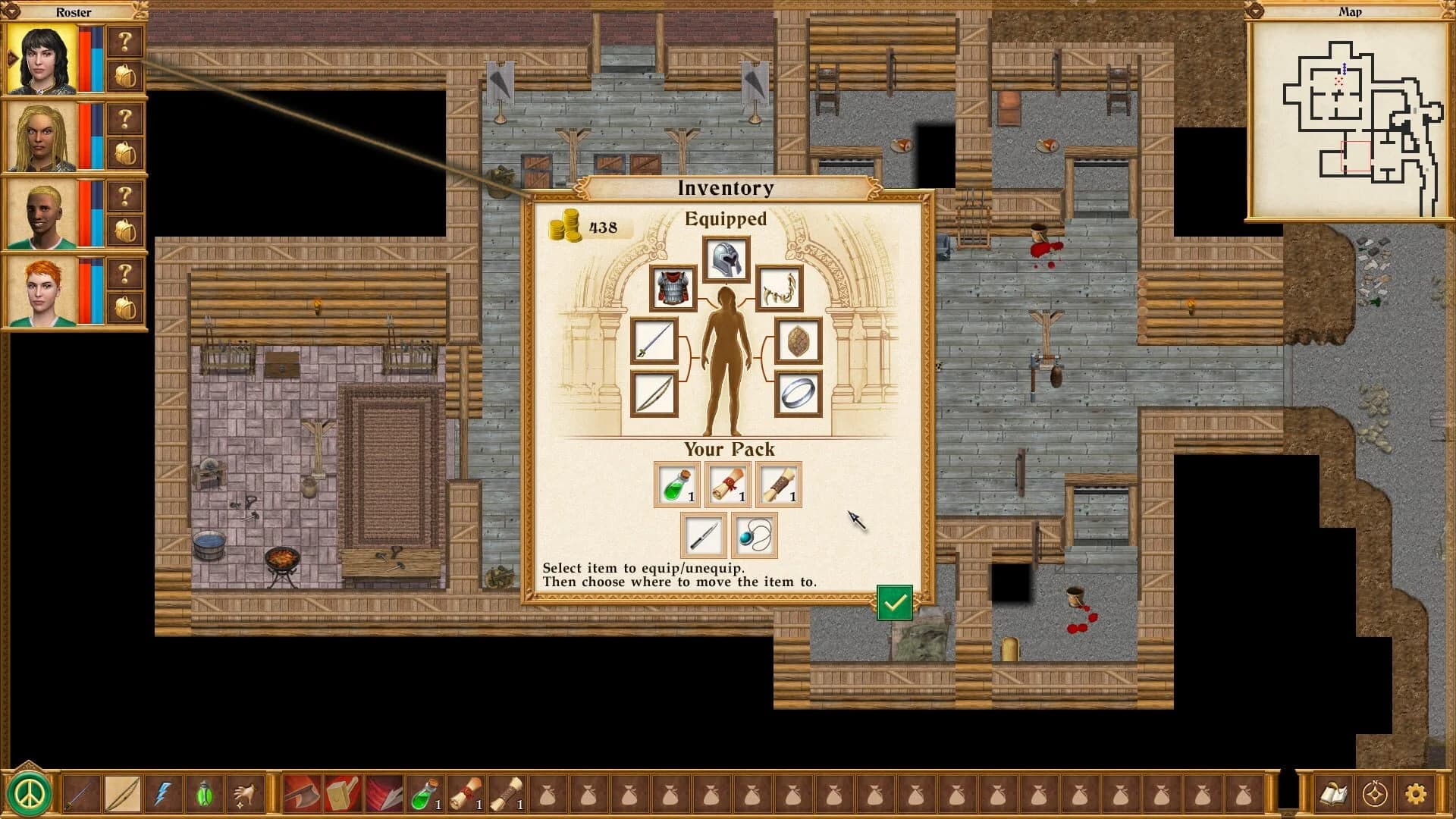Screen dimensions: 1456x819
Task: Unequip the helmet in the Equipped slots
Action: pyautogui.click(x=726, y=259)
